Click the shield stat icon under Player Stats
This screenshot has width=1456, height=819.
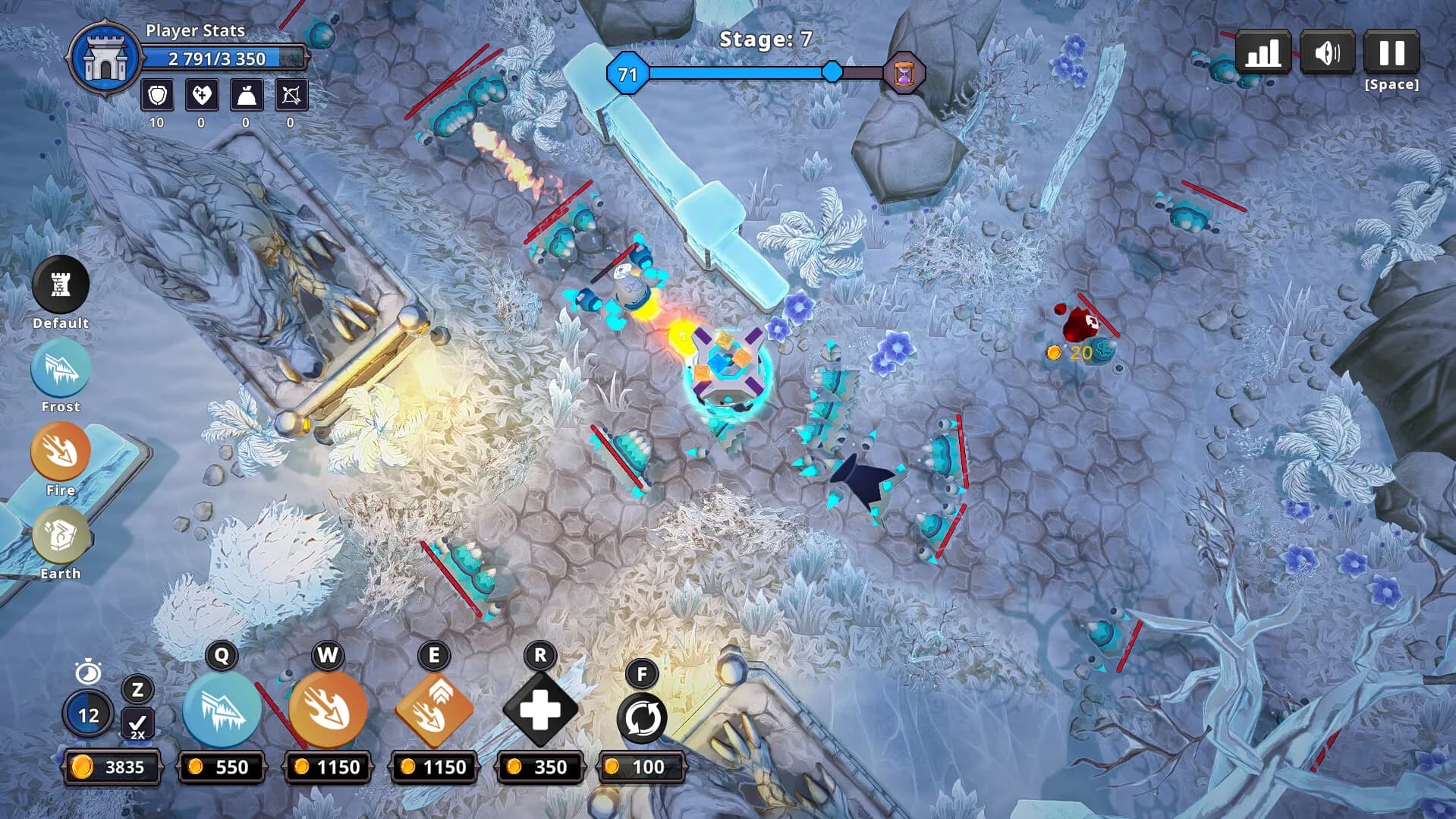tap(157, 96)
